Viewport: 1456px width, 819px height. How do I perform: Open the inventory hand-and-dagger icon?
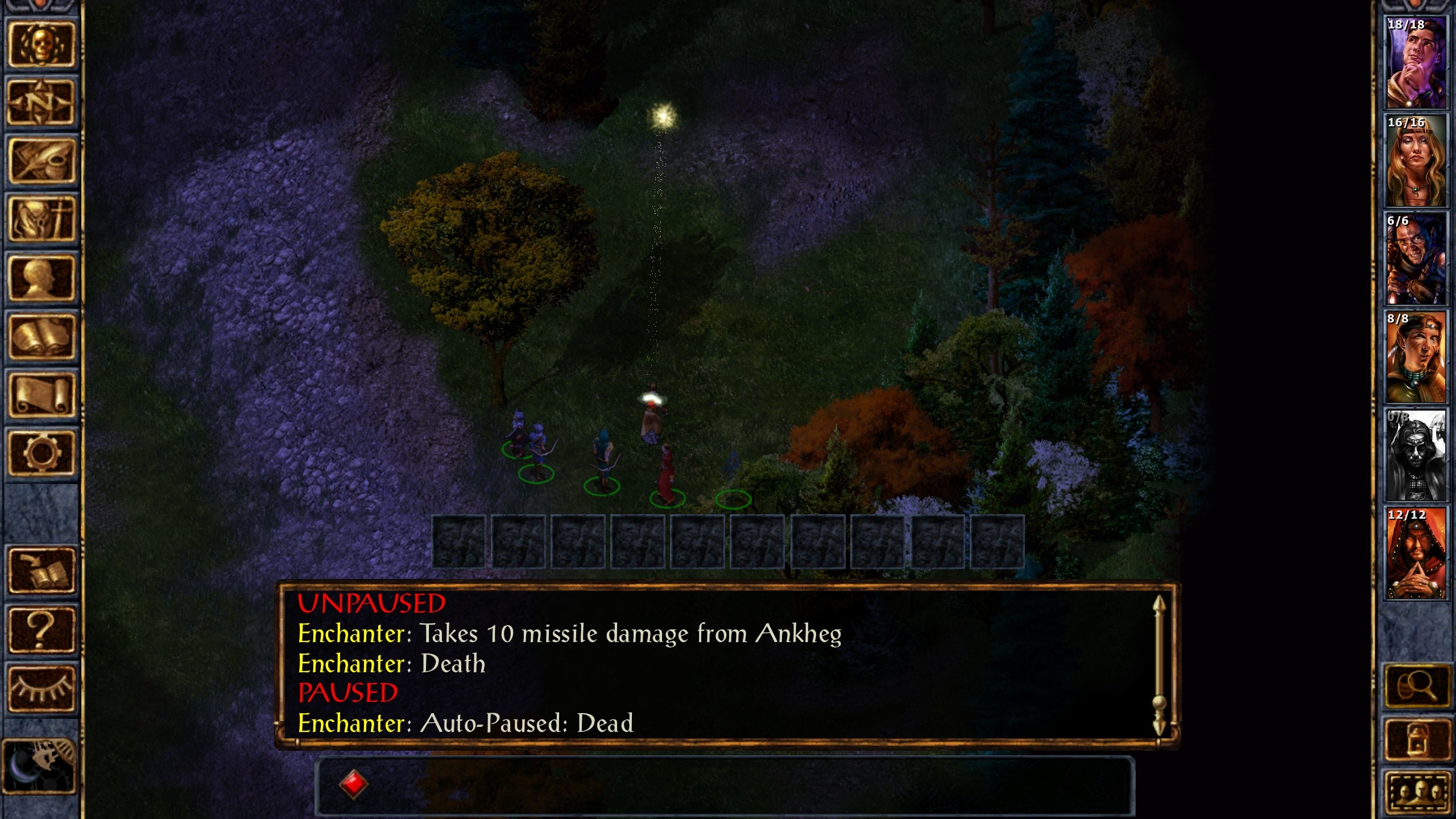[x=41, y=220]
